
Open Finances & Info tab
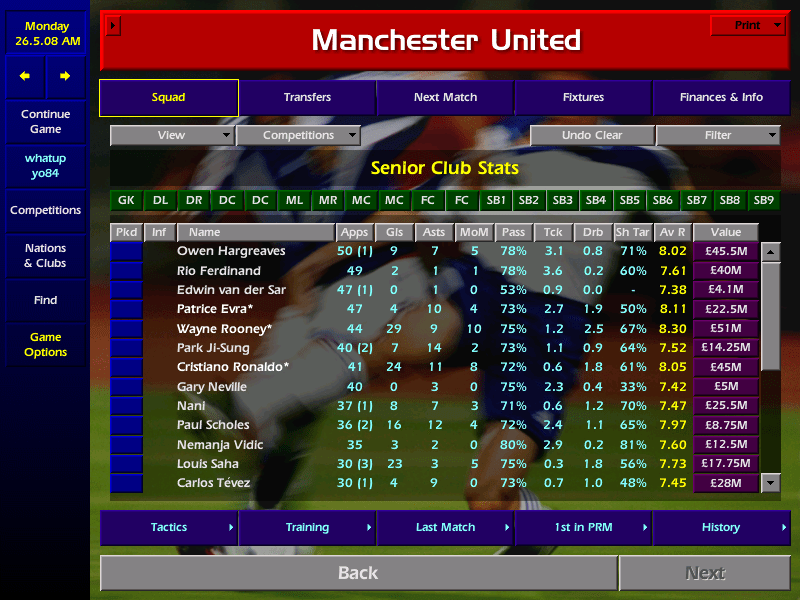click(721, 98)
